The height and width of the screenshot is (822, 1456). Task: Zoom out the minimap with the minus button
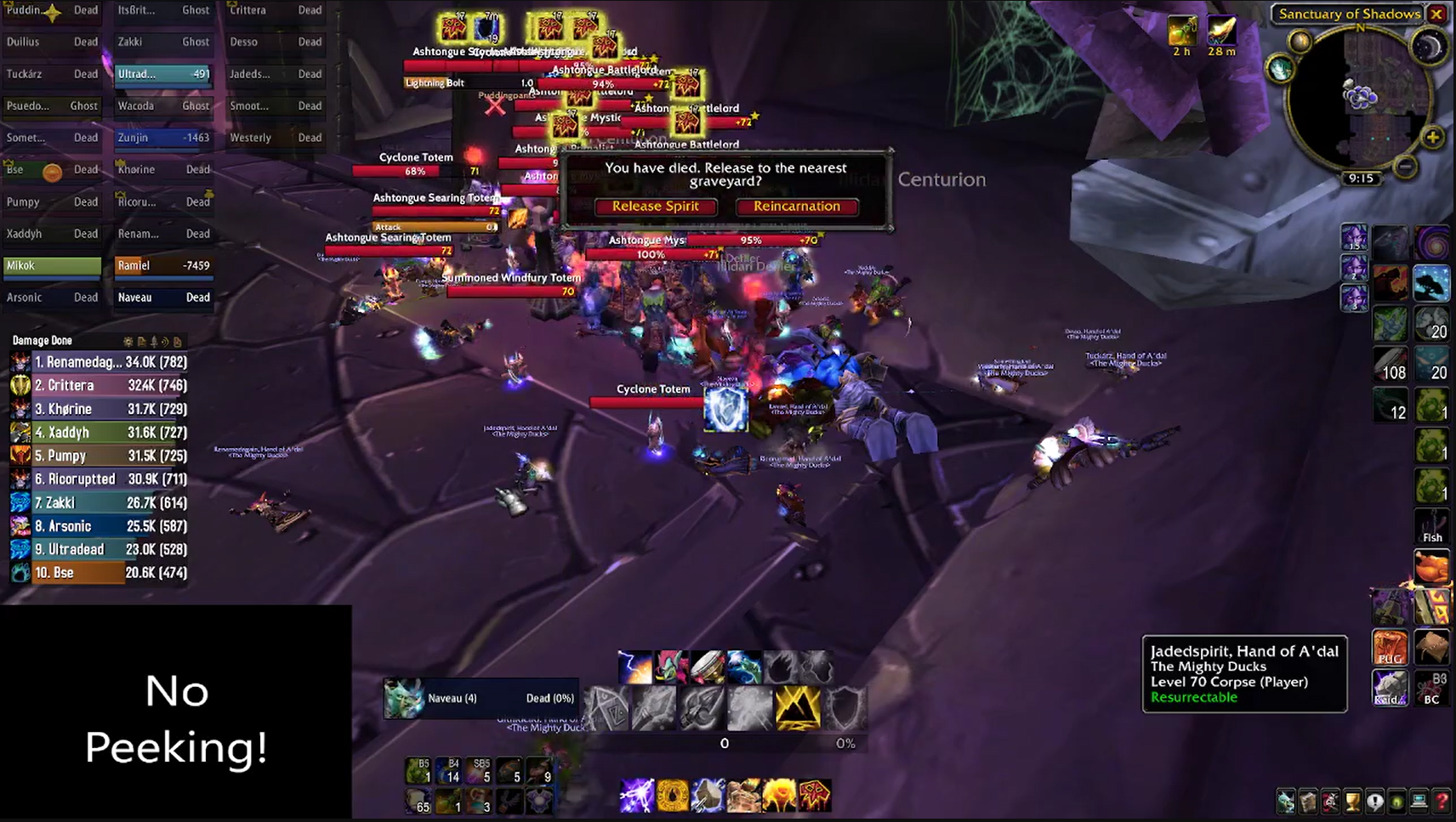(x=1406, y=167)
